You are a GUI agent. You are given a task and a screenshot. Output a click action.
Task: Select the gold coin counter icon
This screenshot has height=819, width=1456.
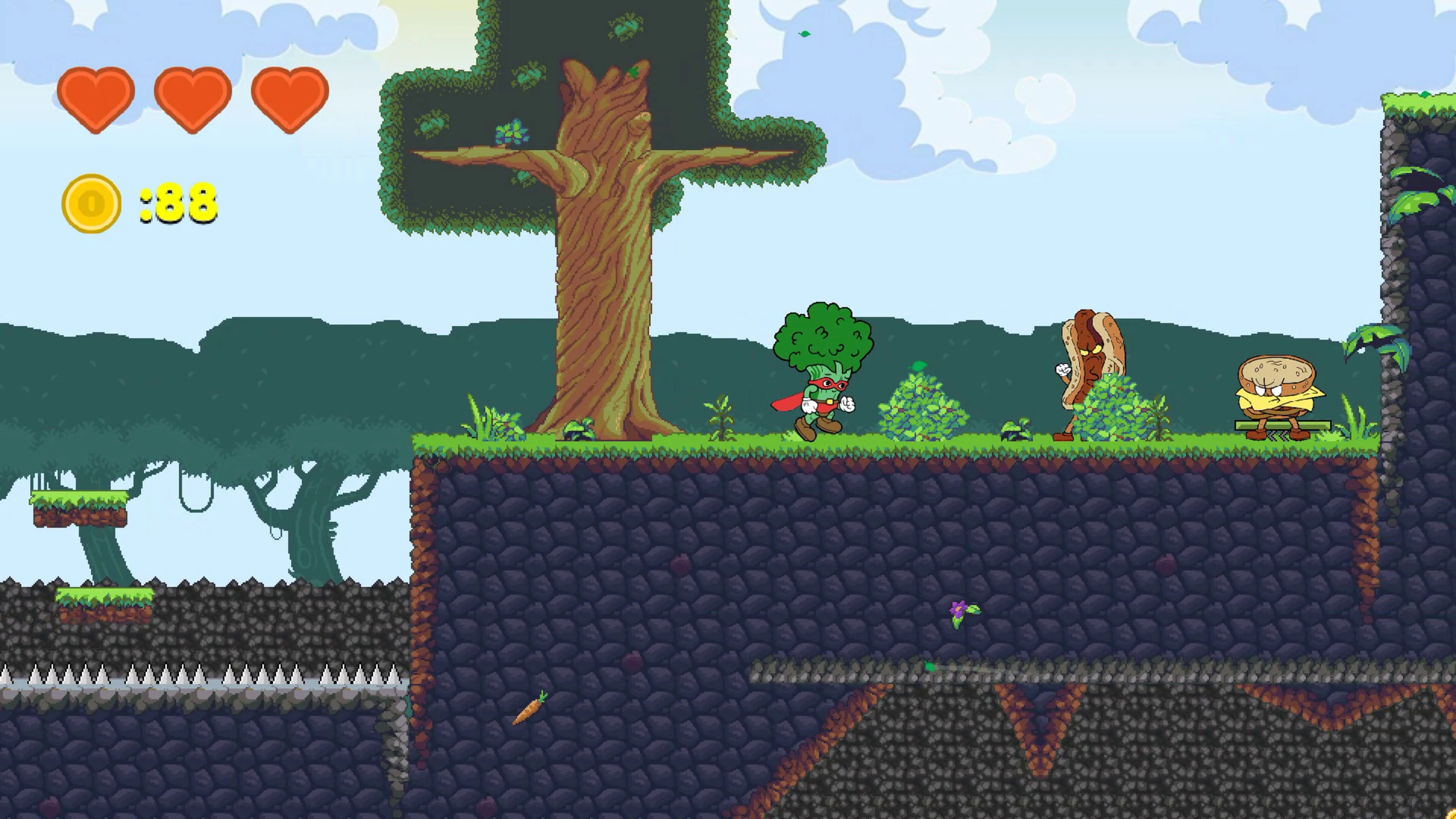pos(91,204)
